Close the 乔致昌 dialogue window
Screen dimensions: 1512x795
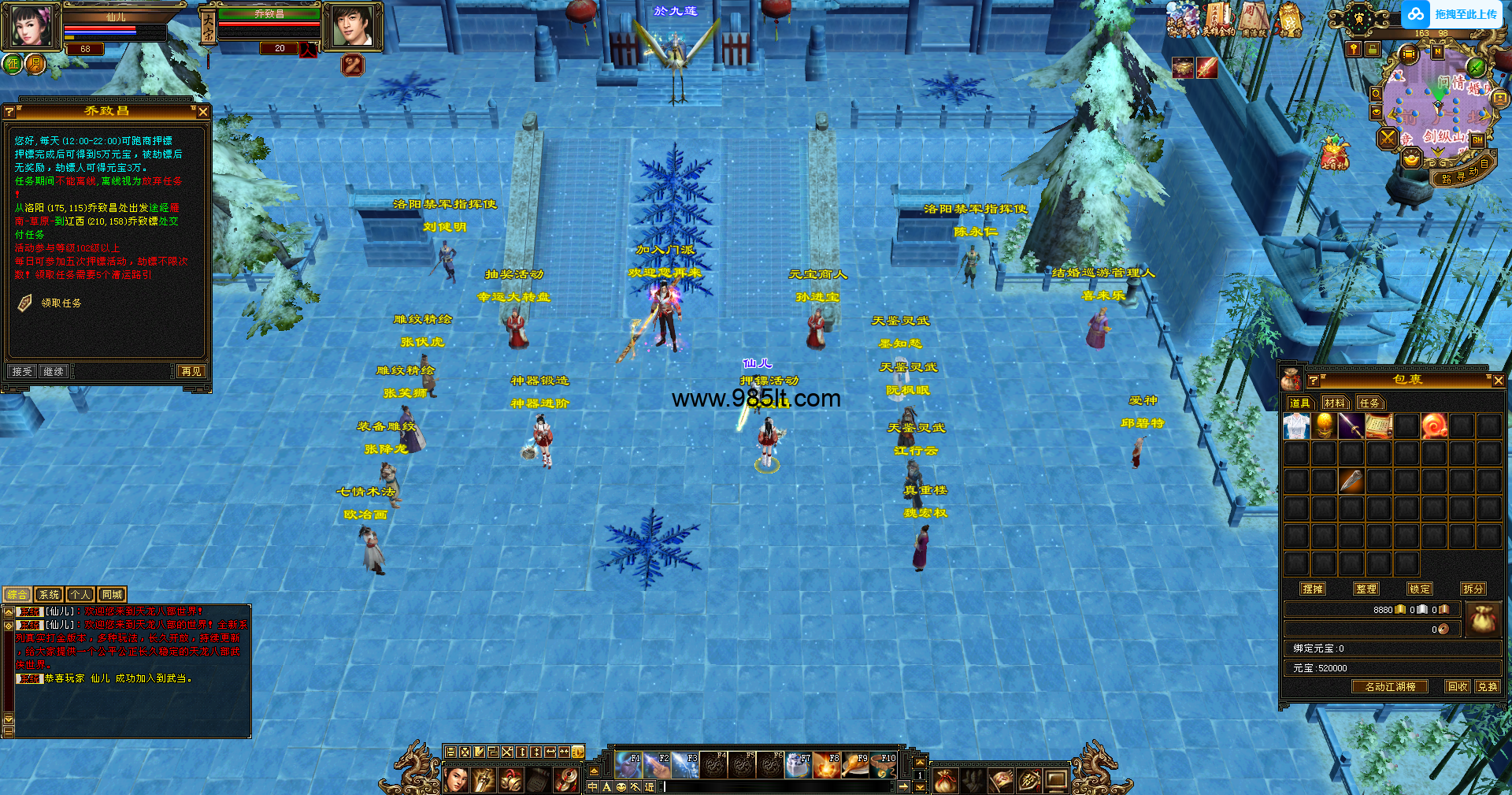[202, 112]
